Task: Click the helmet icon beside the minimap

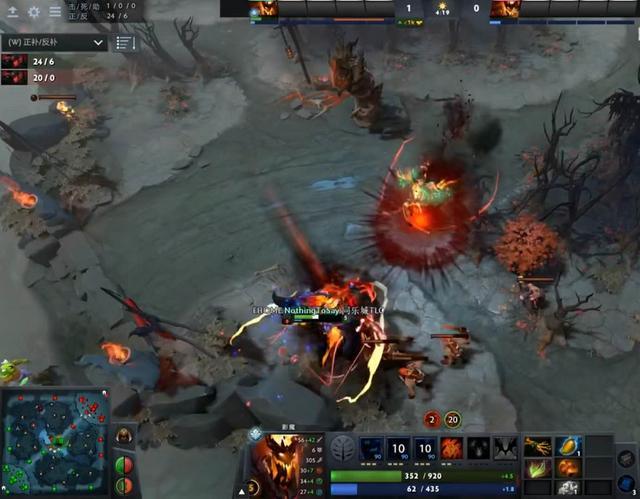Action: [124, 436]
